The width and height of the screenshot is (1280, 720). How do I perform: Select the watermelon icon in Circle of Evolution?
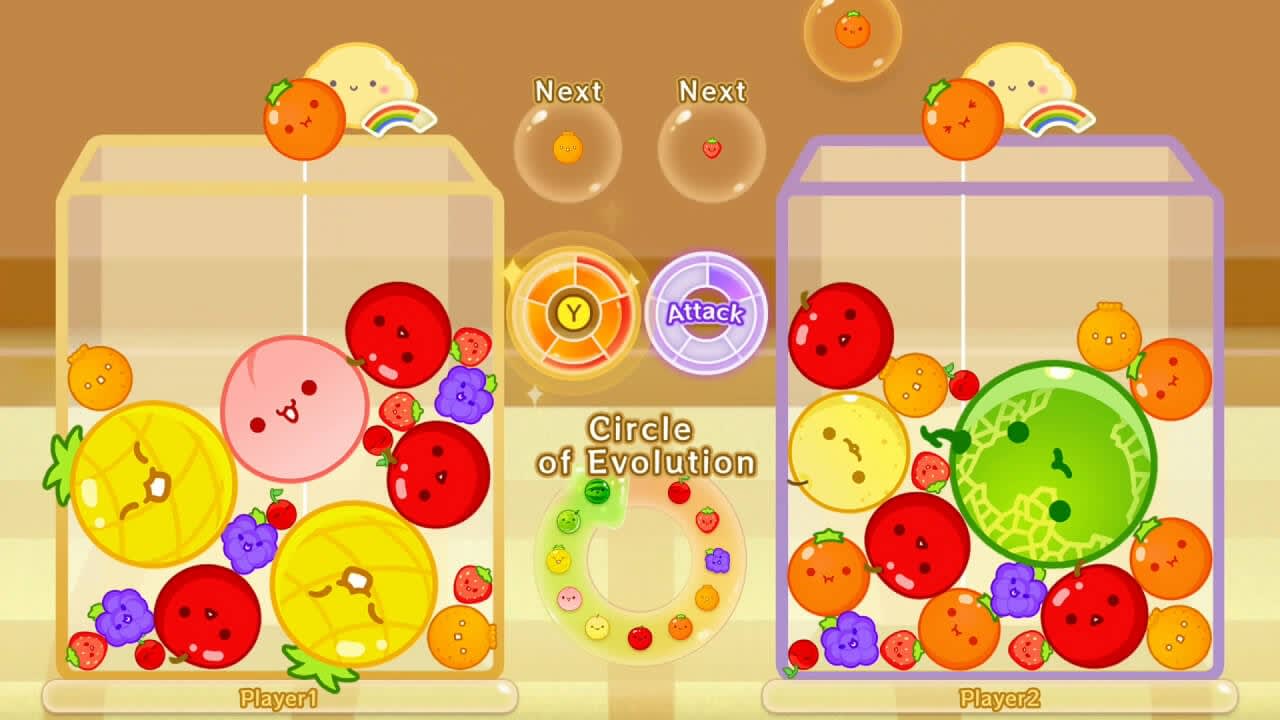point(597,493)
